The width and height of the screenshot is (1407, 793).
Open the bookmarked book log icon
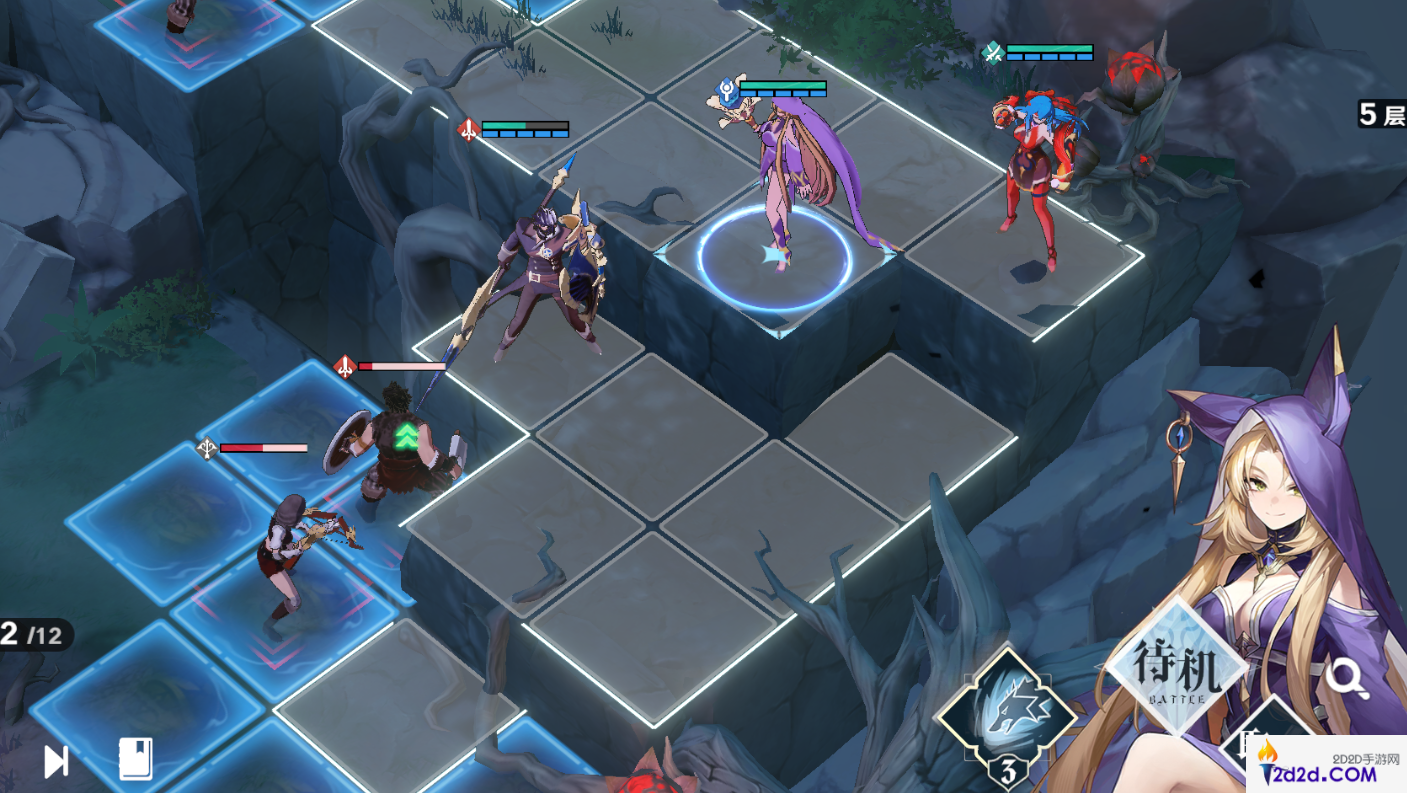pyautogui.click(x=135, y=760)
